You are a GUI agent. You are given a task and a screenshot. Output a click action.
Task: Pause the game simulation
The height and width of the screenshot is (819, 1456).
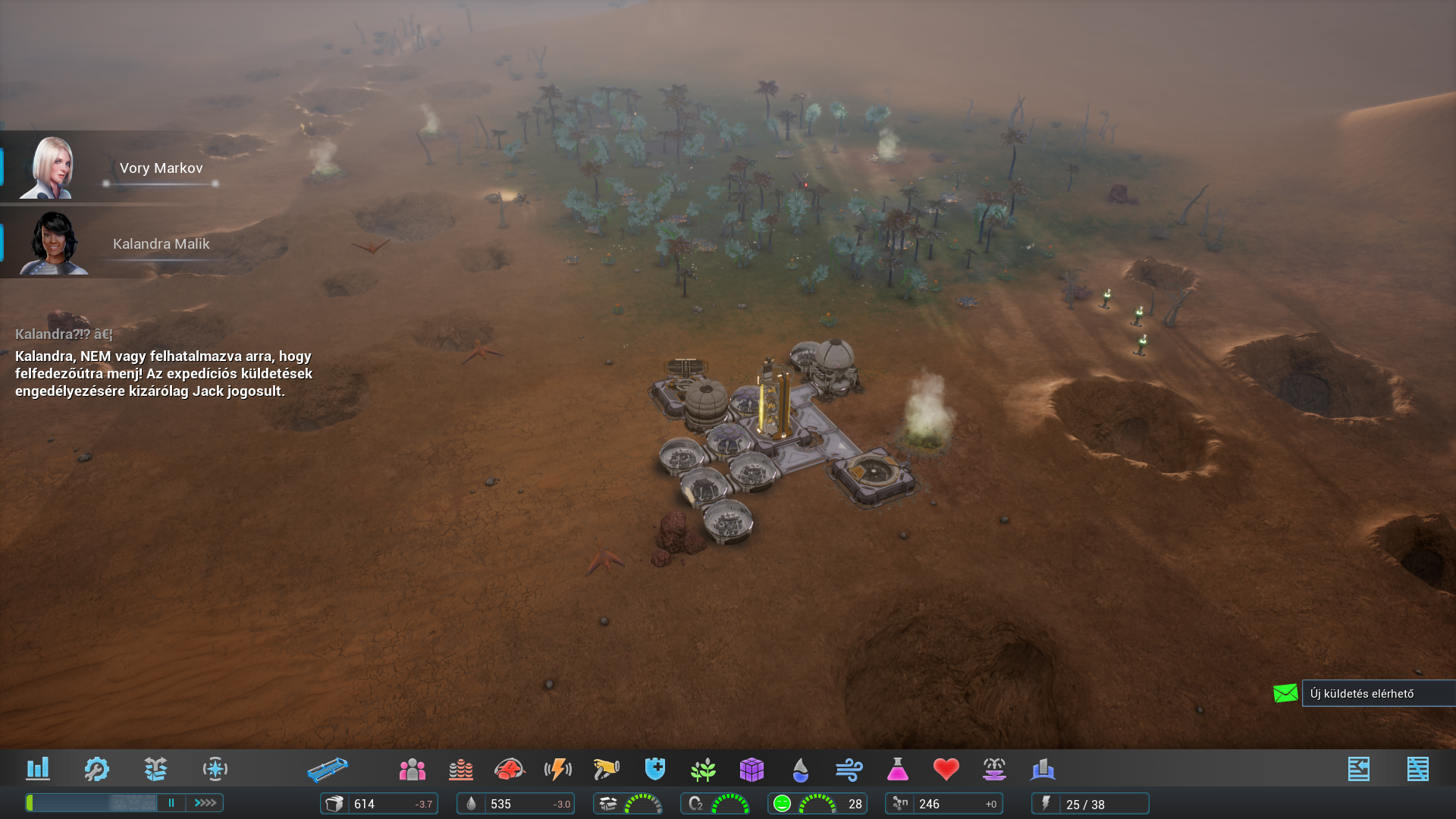click(171, 802)
